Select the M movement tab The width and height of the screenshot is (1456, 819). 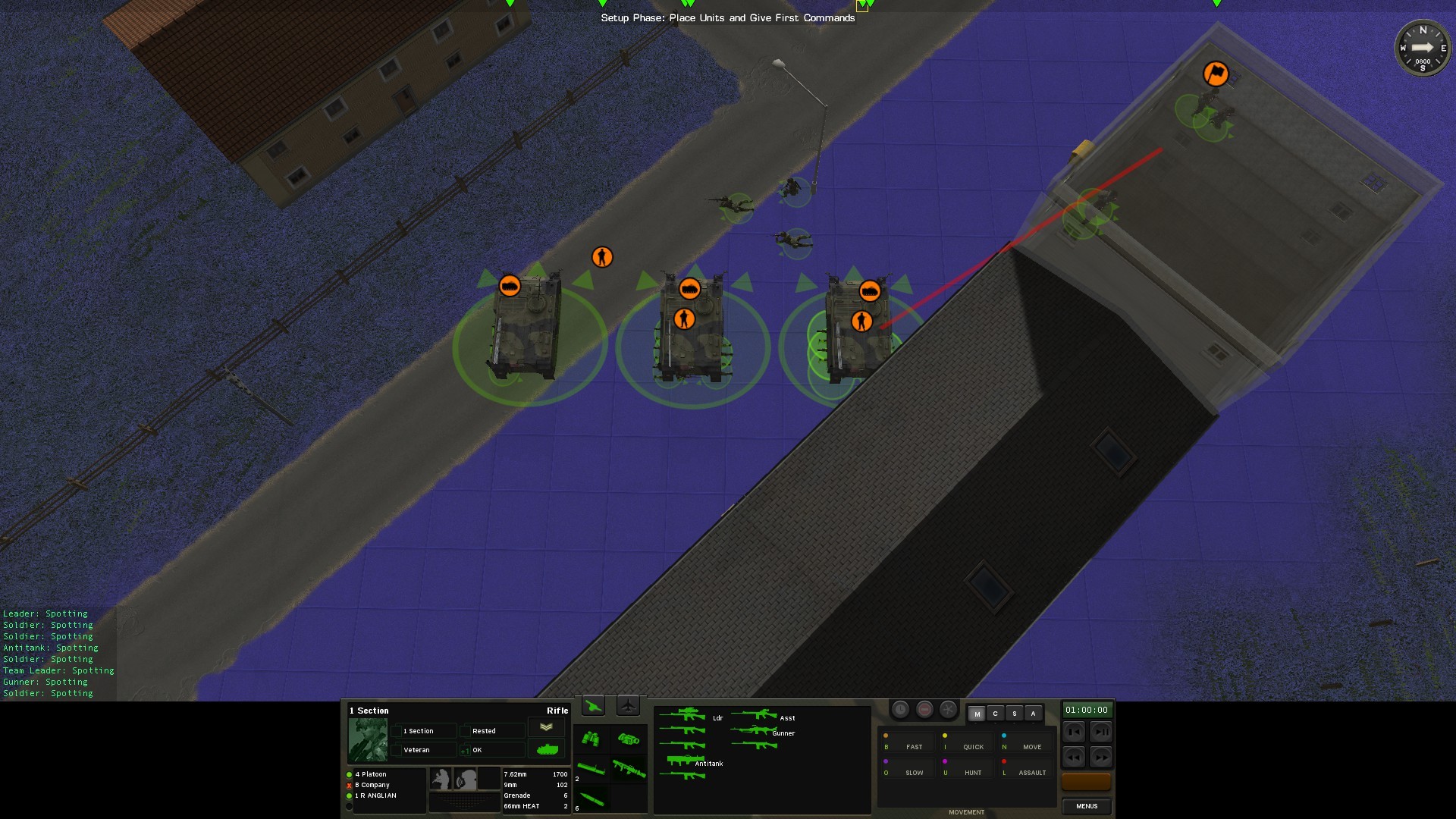point(977,714)
